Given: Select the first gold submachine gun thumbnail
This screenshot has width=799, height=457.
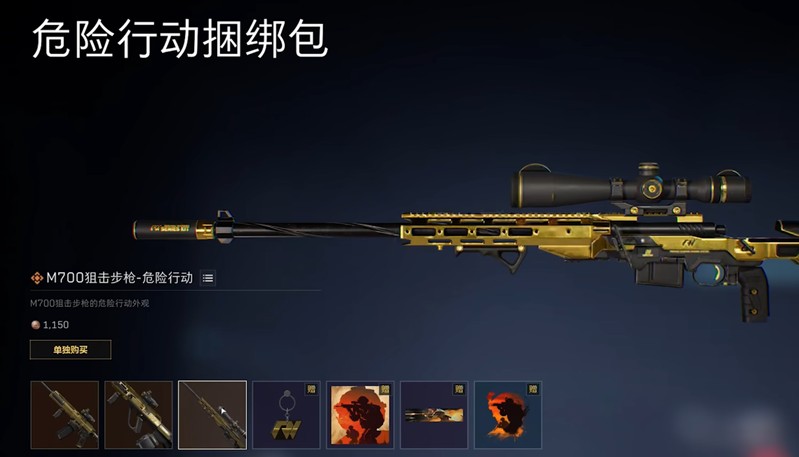Looking at the screenshot, I should [x=65, y=414].
